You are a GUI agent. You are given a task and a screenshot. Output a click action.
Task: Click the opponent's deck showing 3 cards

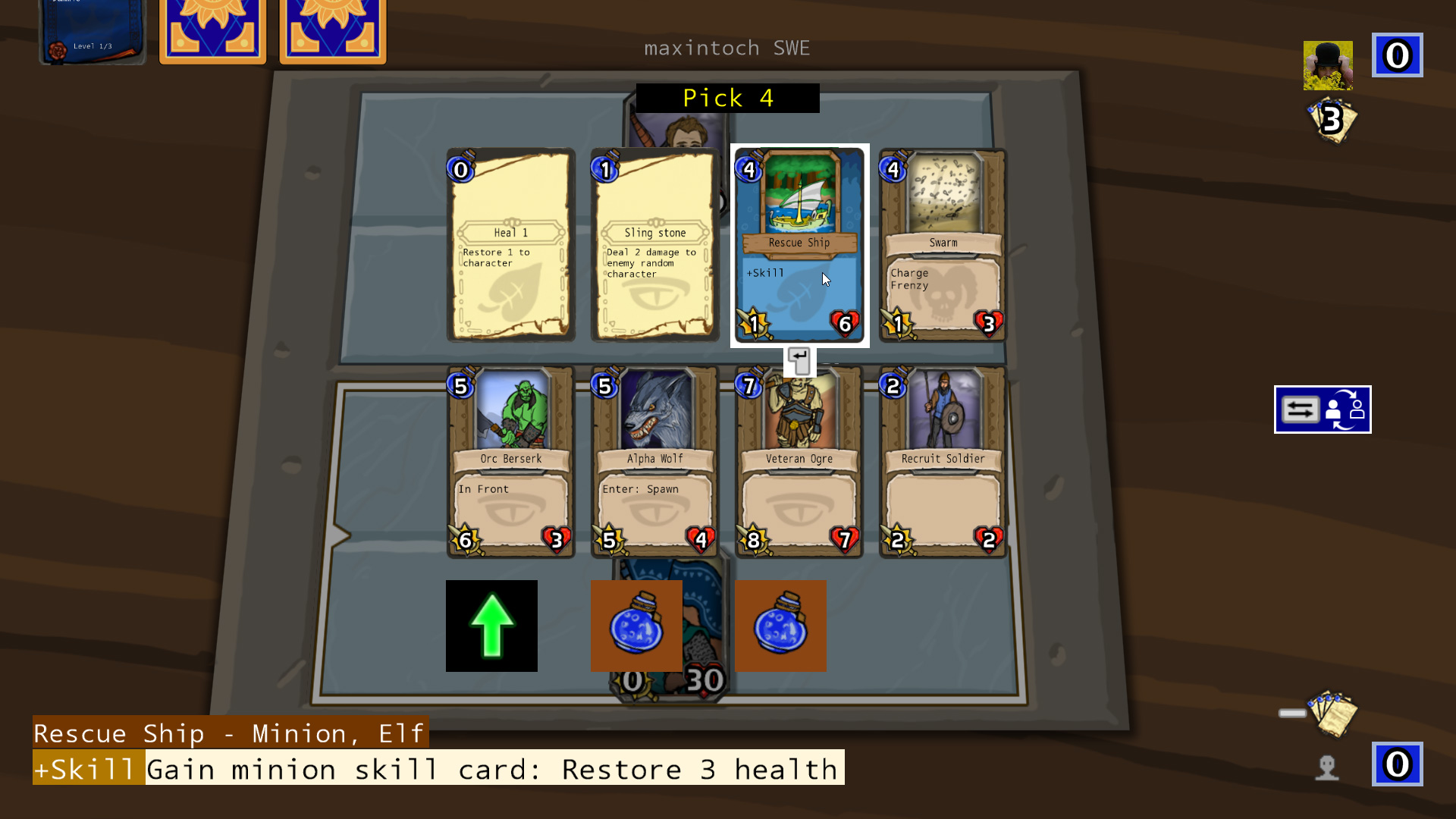[x=1334, y=121]
